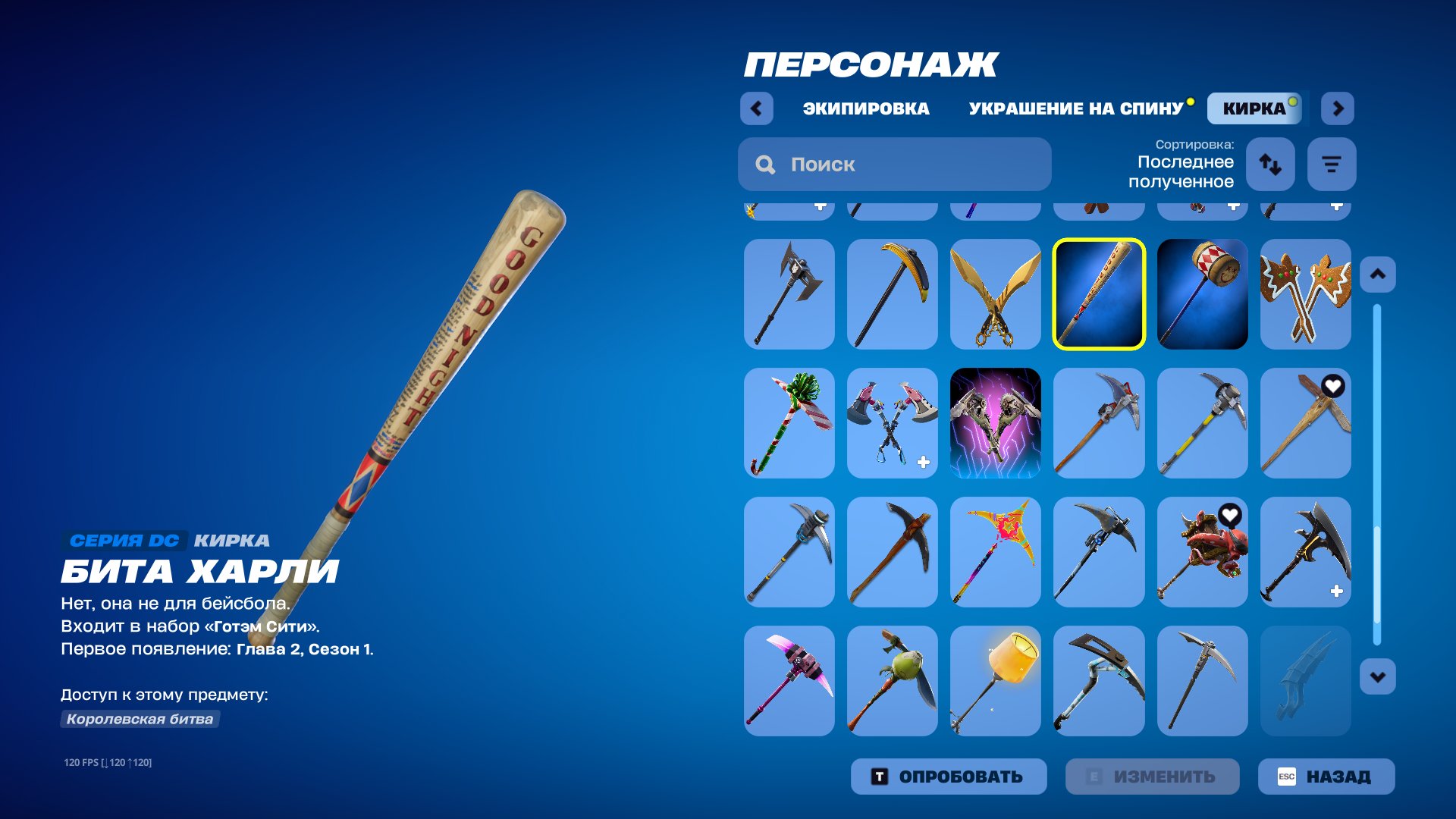Select the pink striped pickaxe in bottom row
The width and height of the screenshot is (1456, 819).
pyautogui.click(x=789, y=681)
